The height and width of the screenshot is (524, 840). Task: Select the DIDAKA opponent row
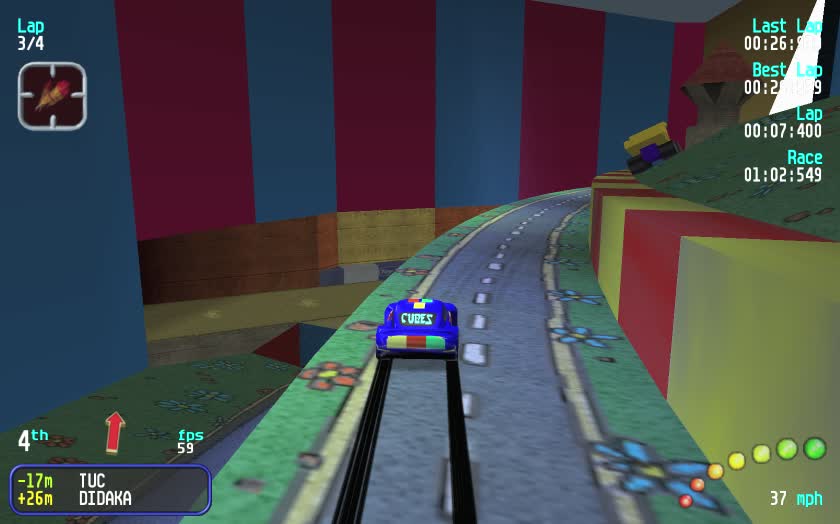109,498
